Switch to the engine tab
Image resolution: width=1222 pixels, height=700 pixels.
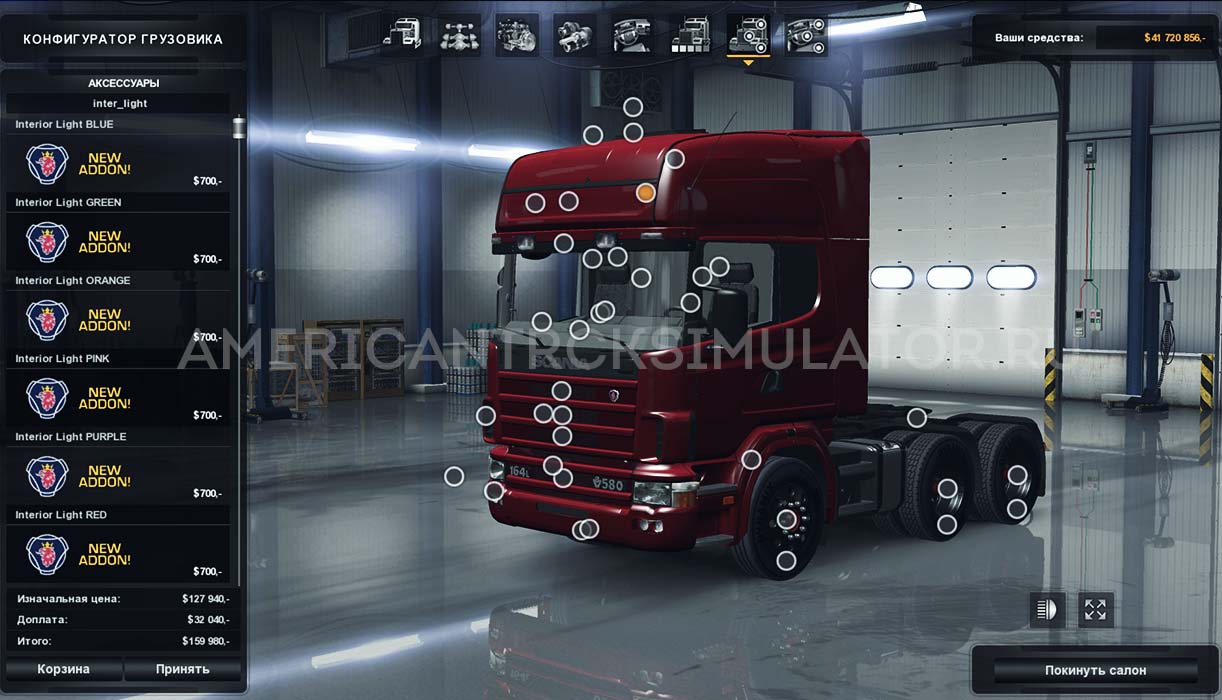[517, 35]
